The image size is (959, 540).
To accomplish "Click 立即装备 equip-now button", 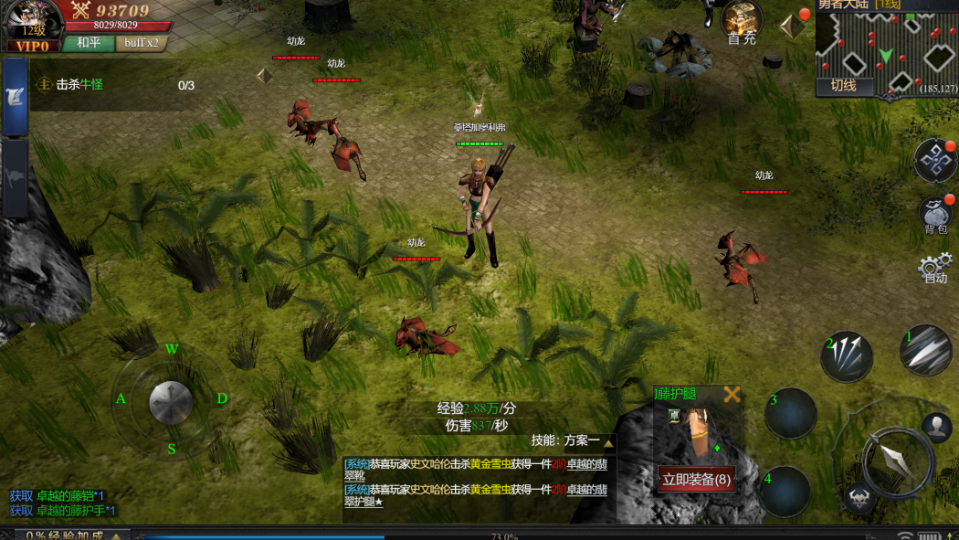I will [x=697, y=479].
